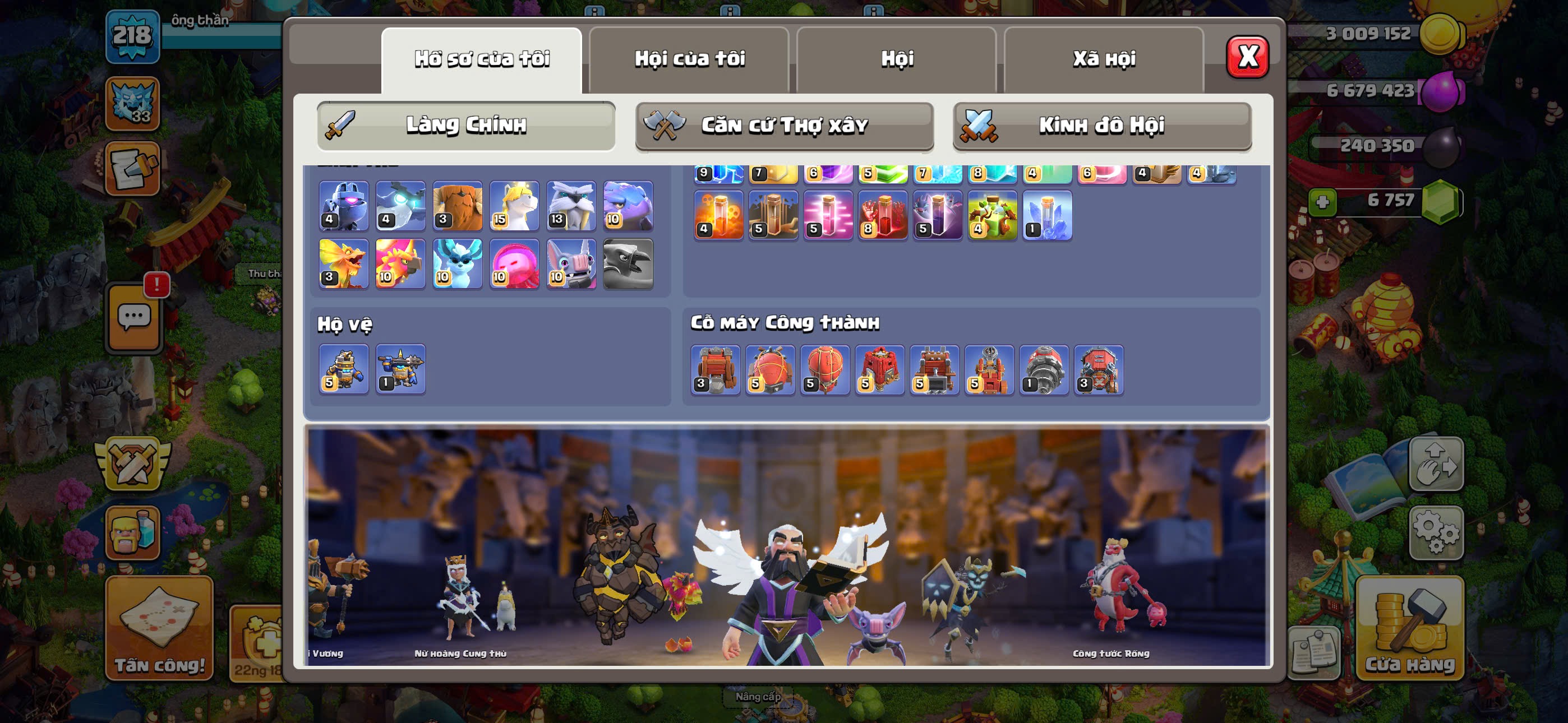Select the Hồ sơ của tôi tab
1568x723 pixels.
click(482, 59)
